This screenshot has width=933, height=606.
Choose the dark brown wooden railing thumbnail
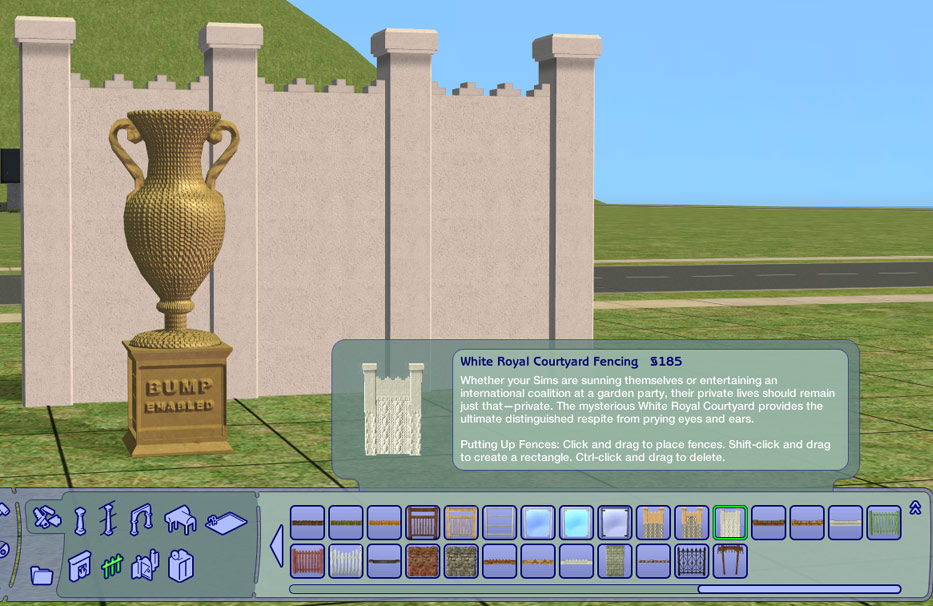tap(423, 522)
